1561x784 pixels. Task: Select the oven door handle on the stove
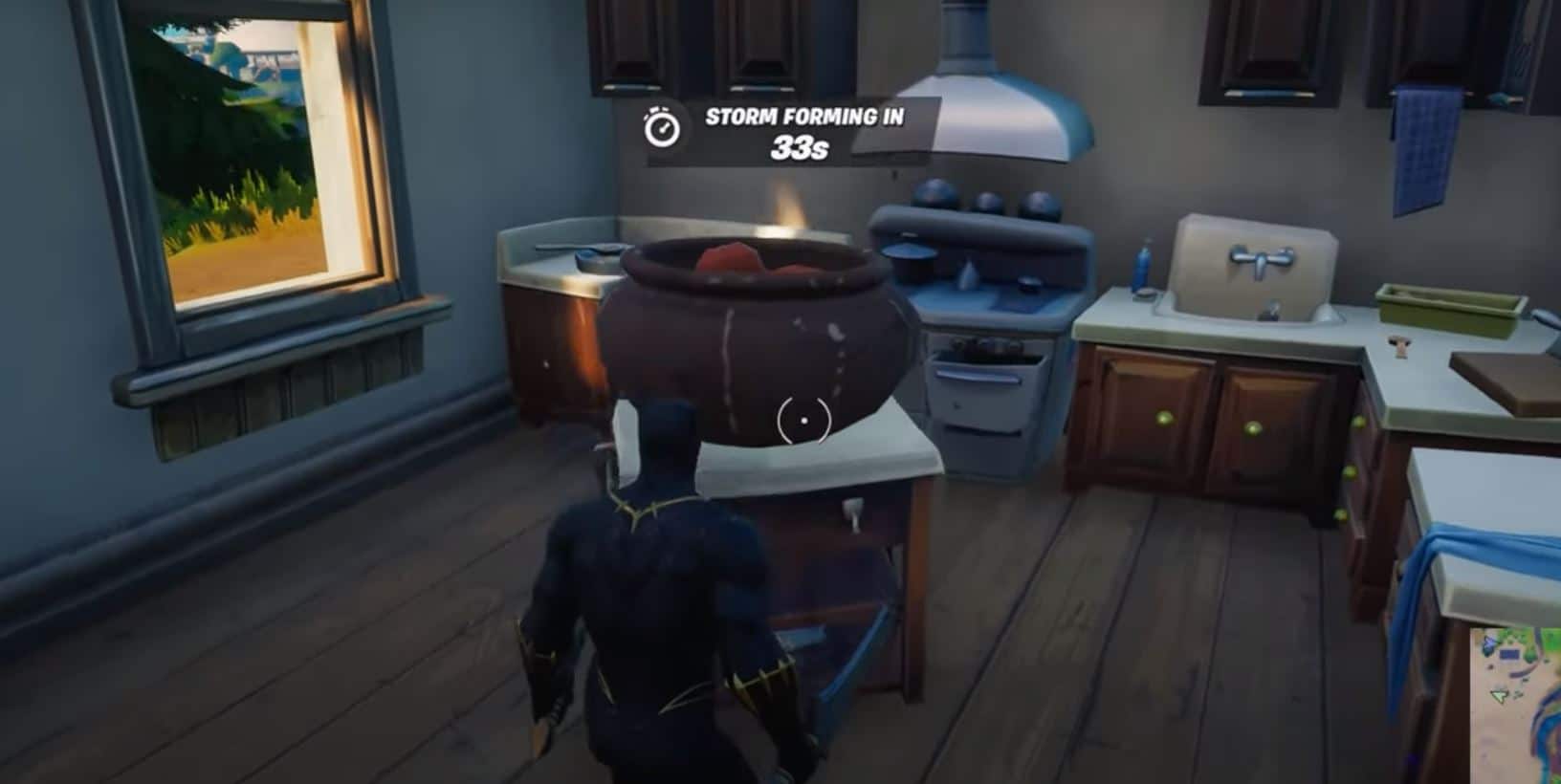(978, 377)
